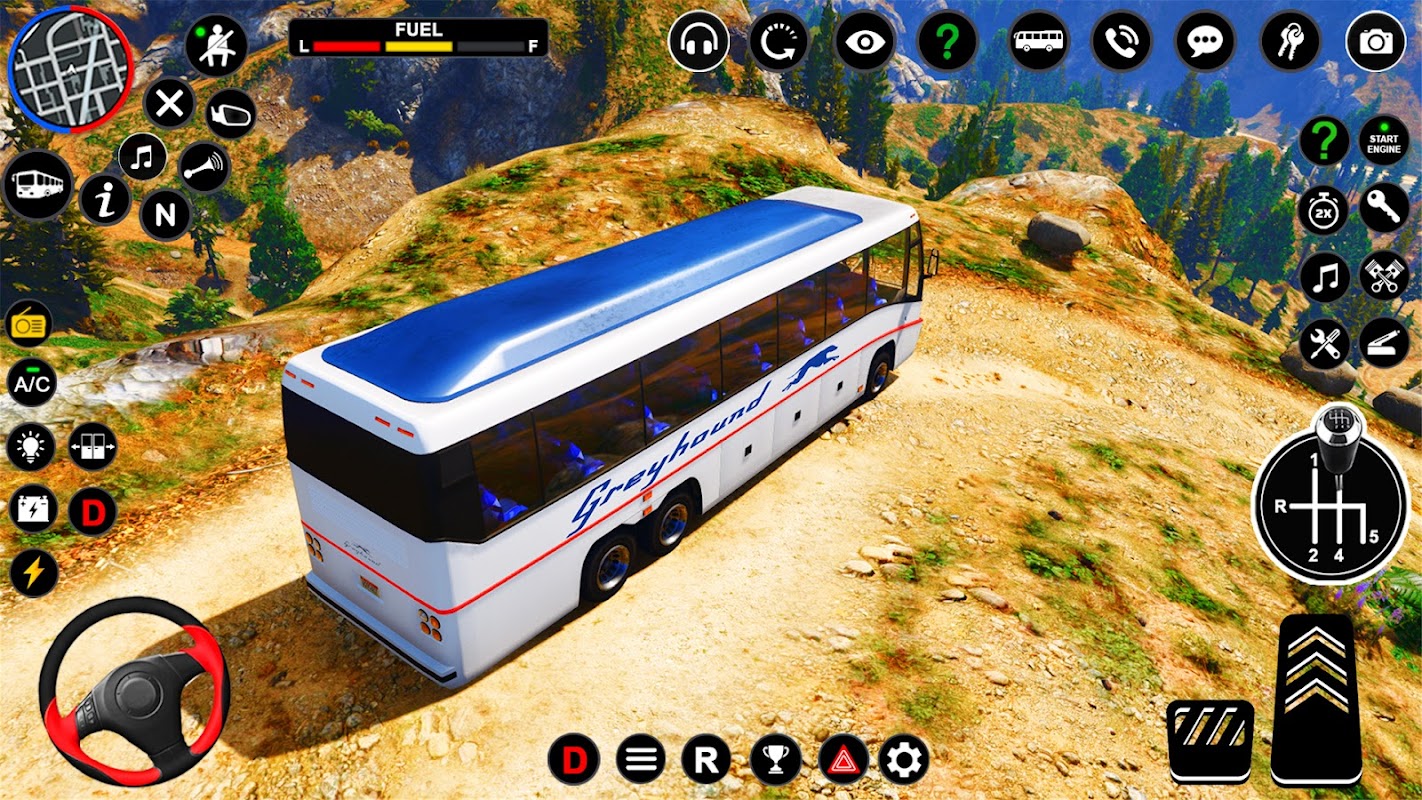
Task: Tap the yellow lightning bolt icon
Action: (x=33, y=573)
